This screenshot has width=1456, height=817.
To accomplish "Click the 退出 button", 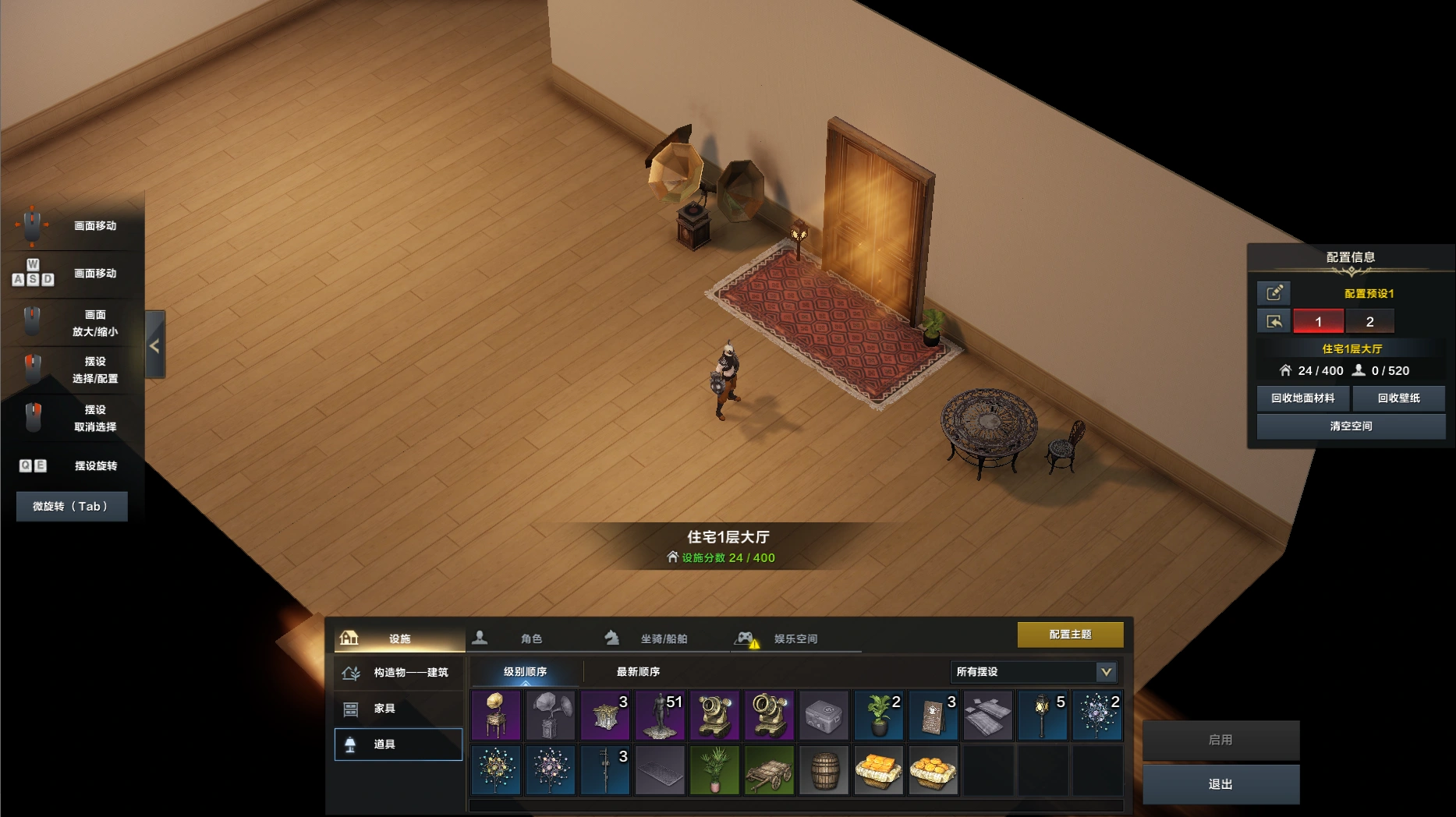I will coord(1220,784).
